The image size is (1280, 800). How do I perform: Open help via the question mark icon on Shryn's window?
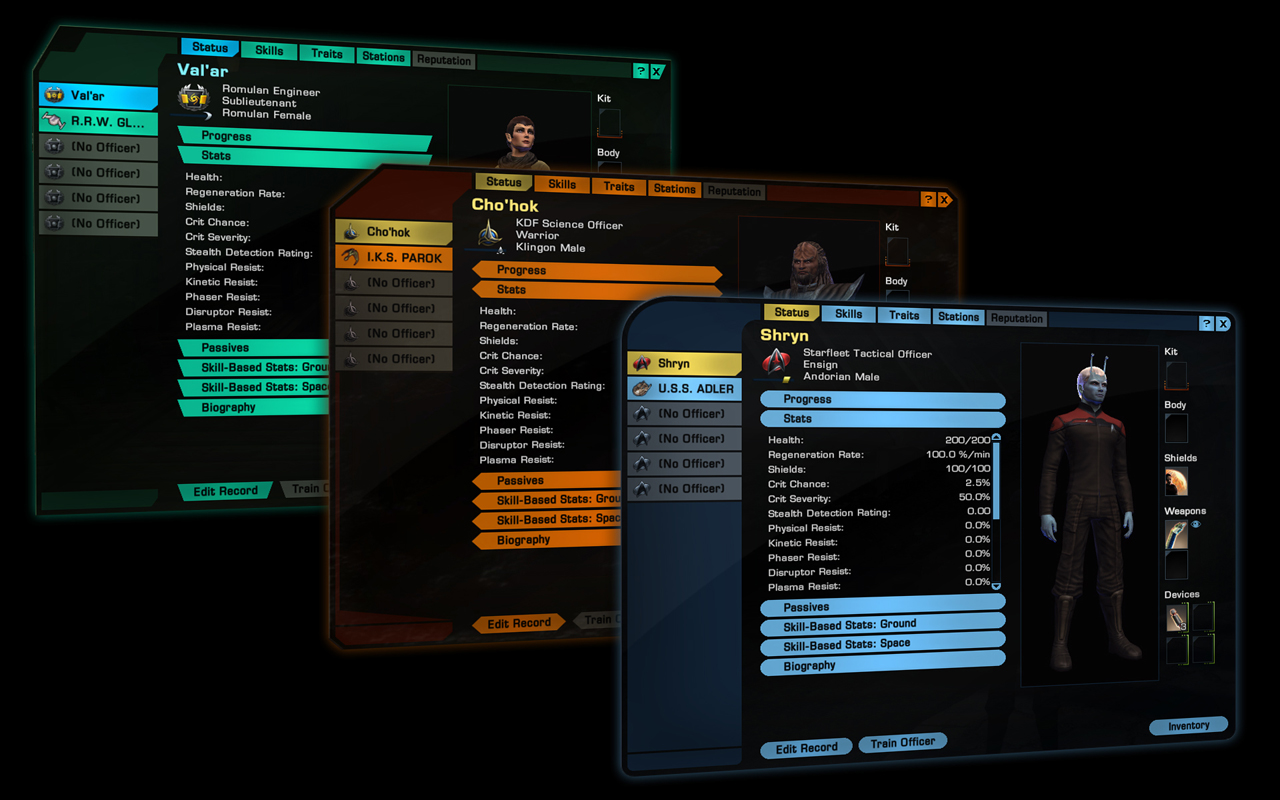coord(1206,323)
